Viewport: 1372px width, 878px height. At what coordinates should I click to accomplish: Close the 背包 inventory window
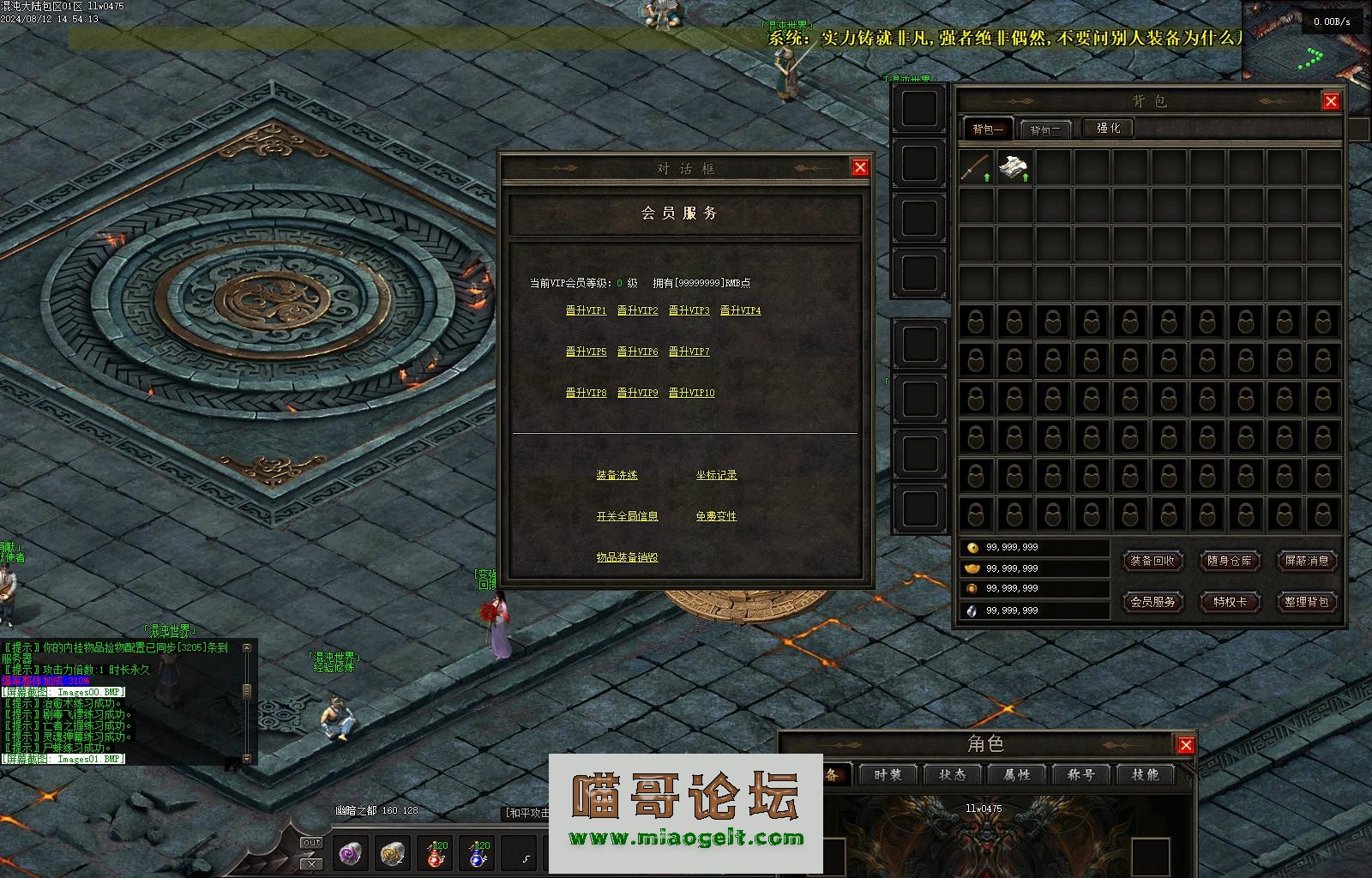tap(1331, 101)
